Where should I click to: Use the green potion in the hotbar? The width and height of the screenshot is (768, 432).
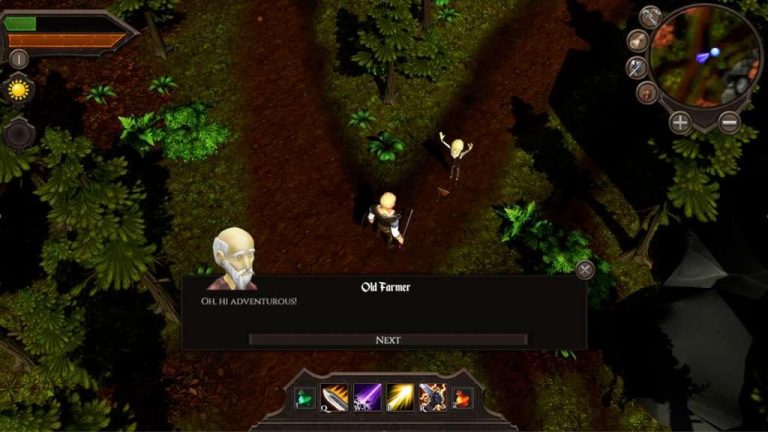[304, 398]
